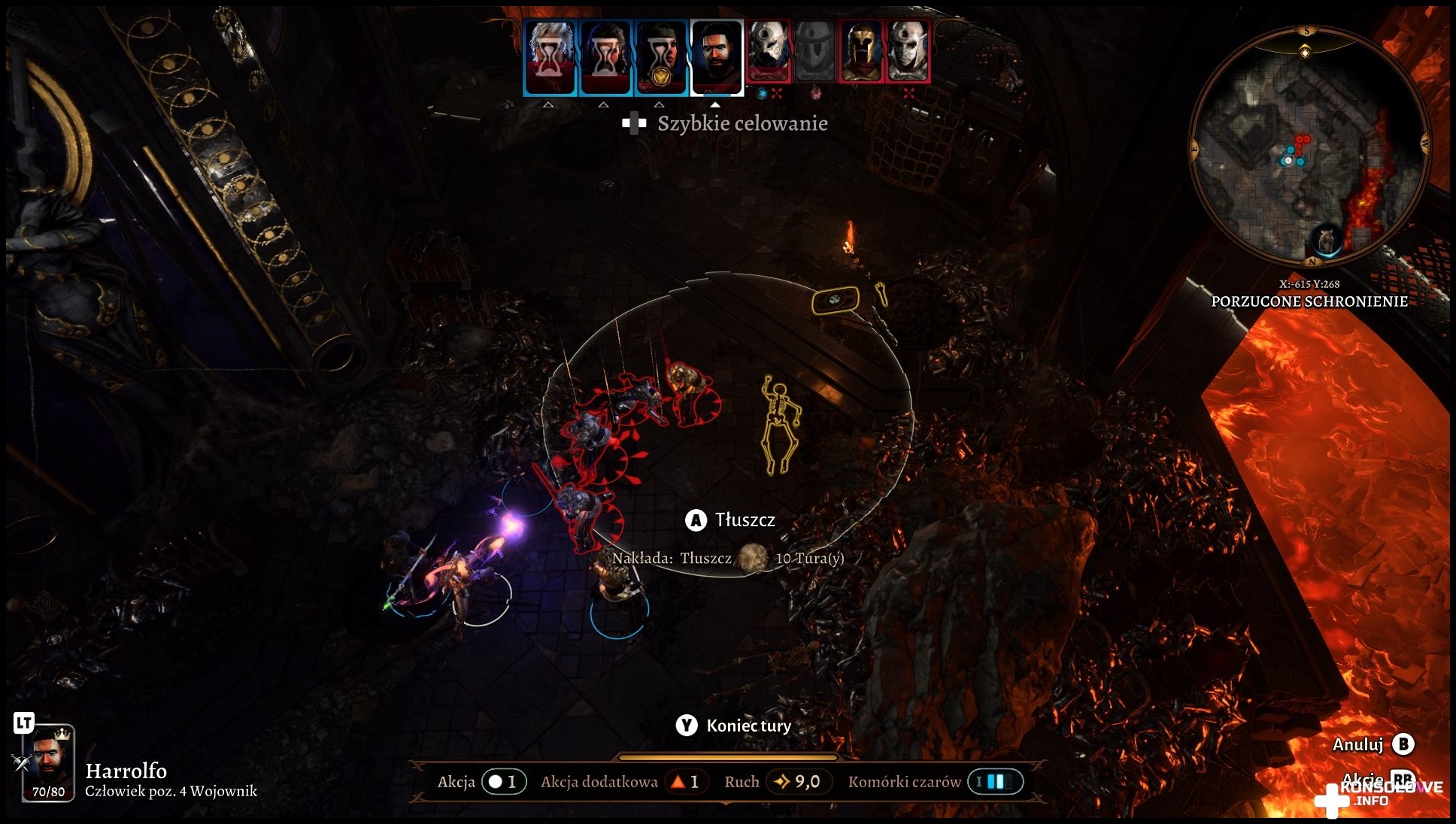
Task: Open Harrolfo's character portrait
Action: [50, 761]
